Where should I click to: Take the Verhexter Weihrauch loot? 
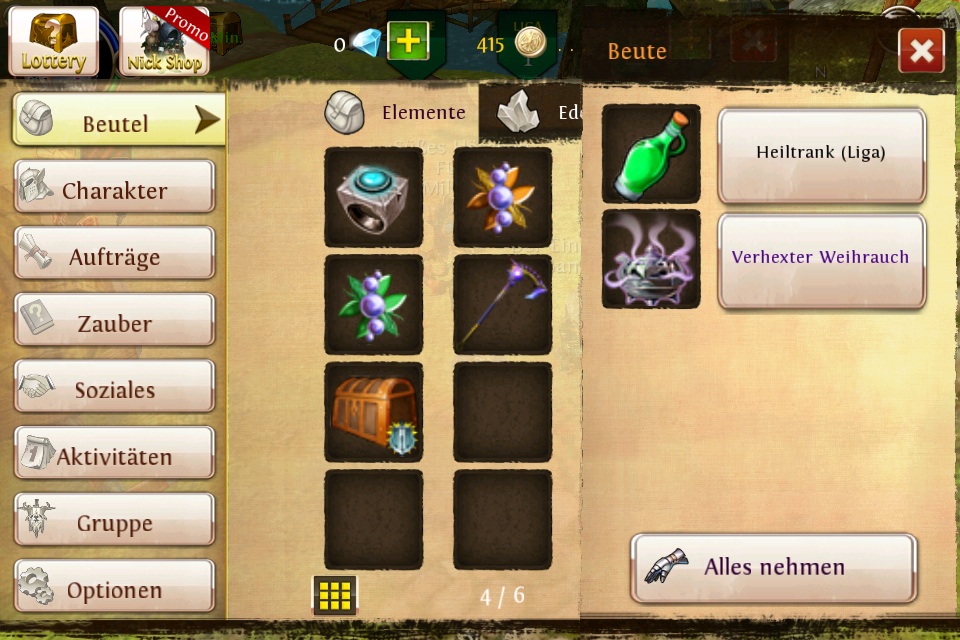821,259
